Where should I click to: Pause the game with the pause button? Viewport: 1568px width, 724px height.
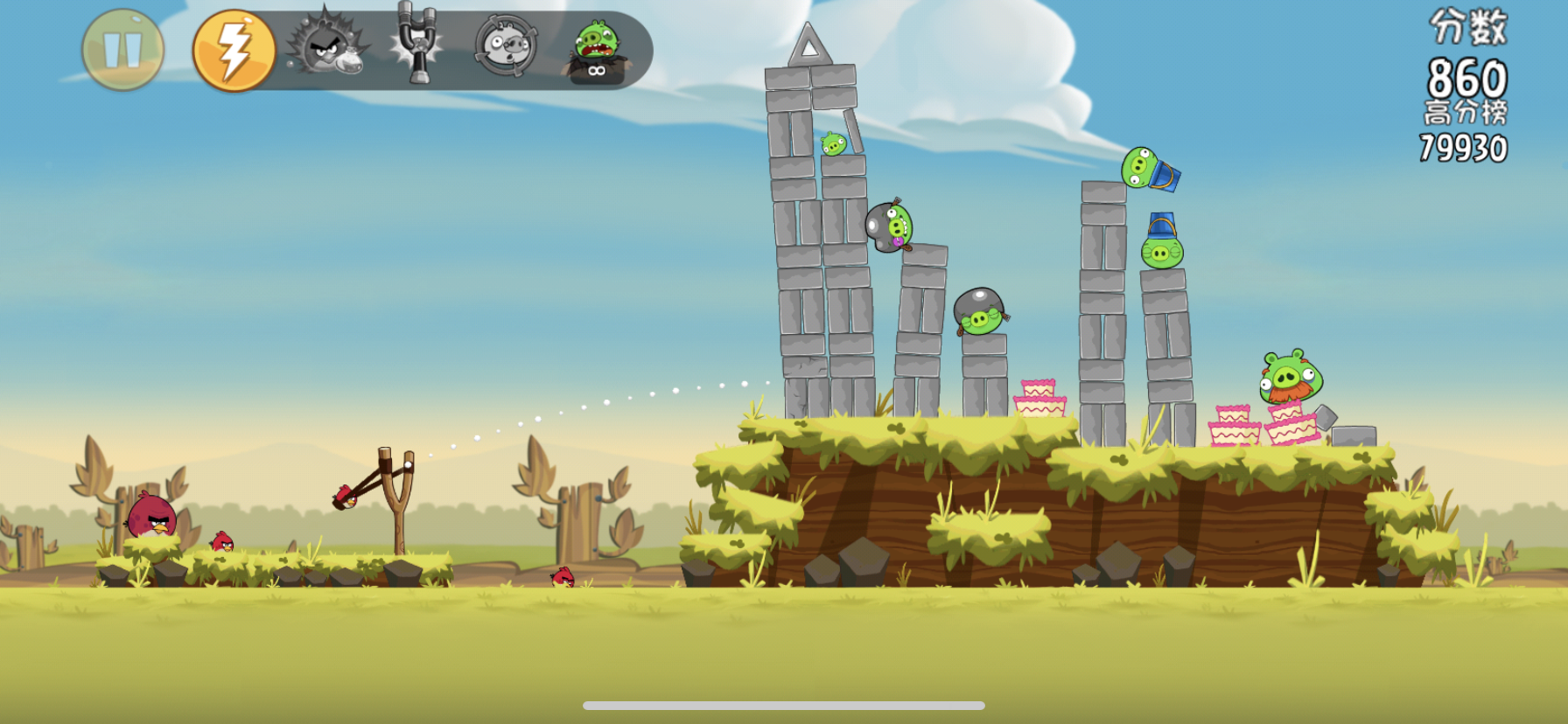(x=122, y=50)
